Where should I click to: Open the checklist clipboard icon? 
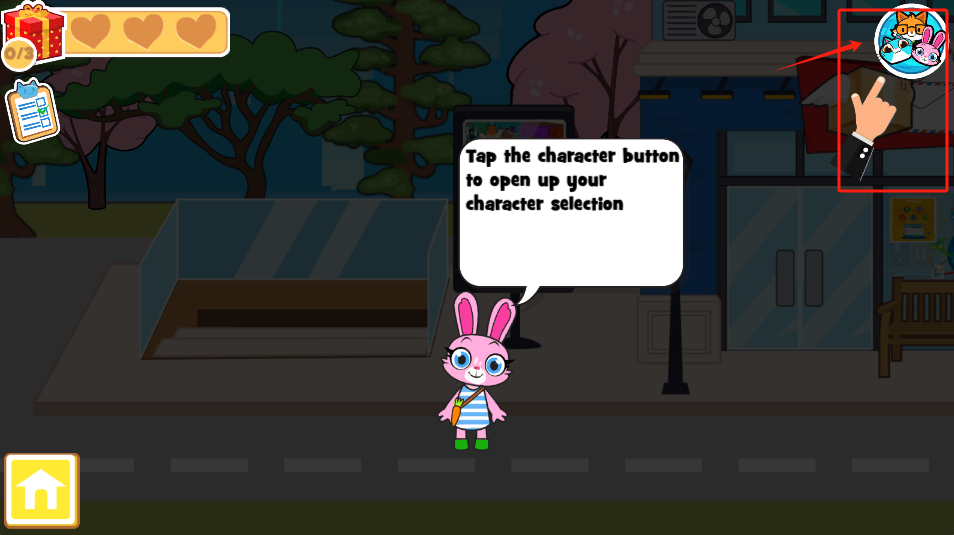click(32, 111)
